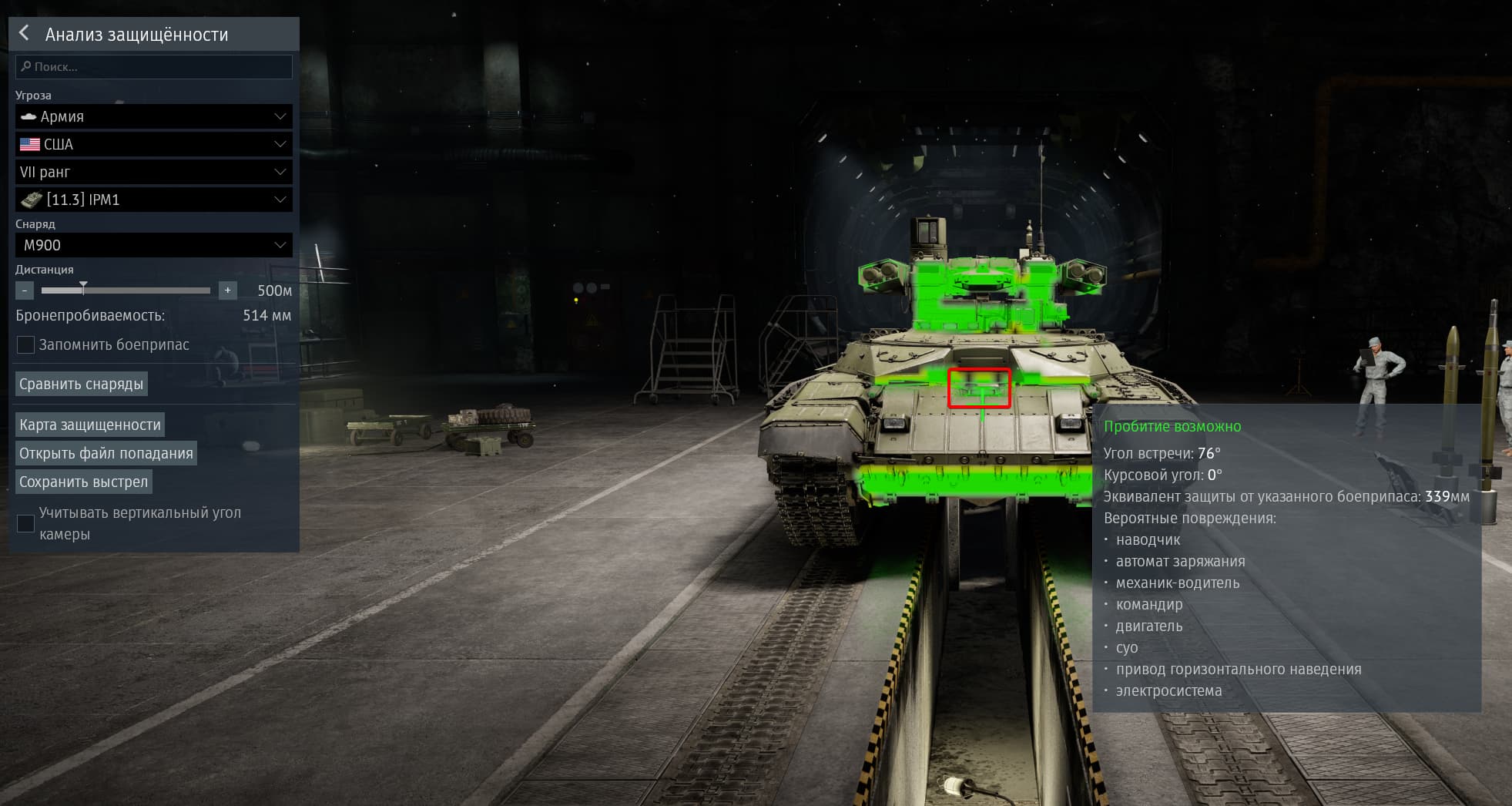Image resolution: width=1512 pixels, height=806 pixels.
Task: Open the IPM1 vehicle dropdown
Action: pyautogui.click(x=154, y=200)
